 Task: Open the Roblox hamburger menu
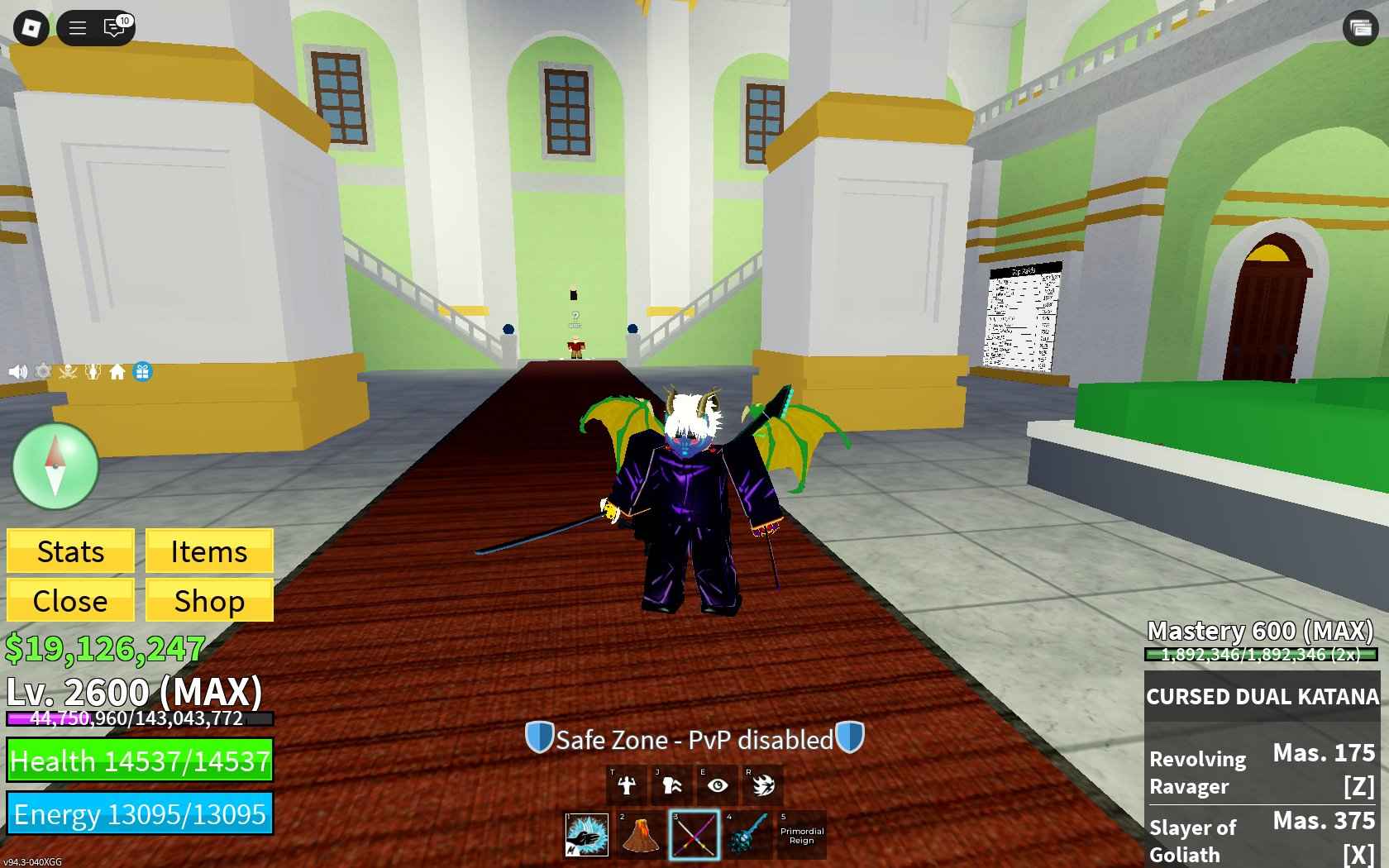(77, 27)
